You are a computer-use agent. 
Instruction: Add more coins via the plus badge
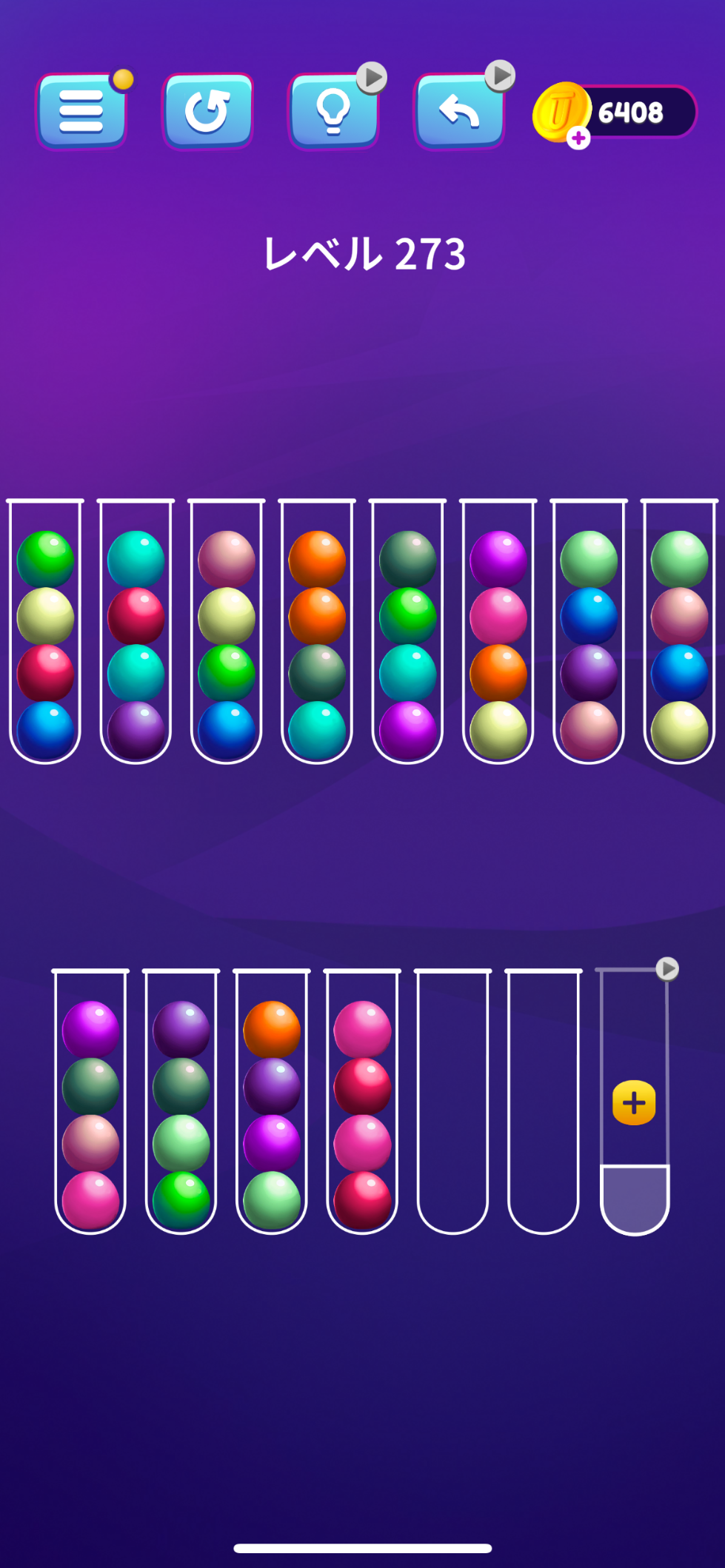point(578,138)
